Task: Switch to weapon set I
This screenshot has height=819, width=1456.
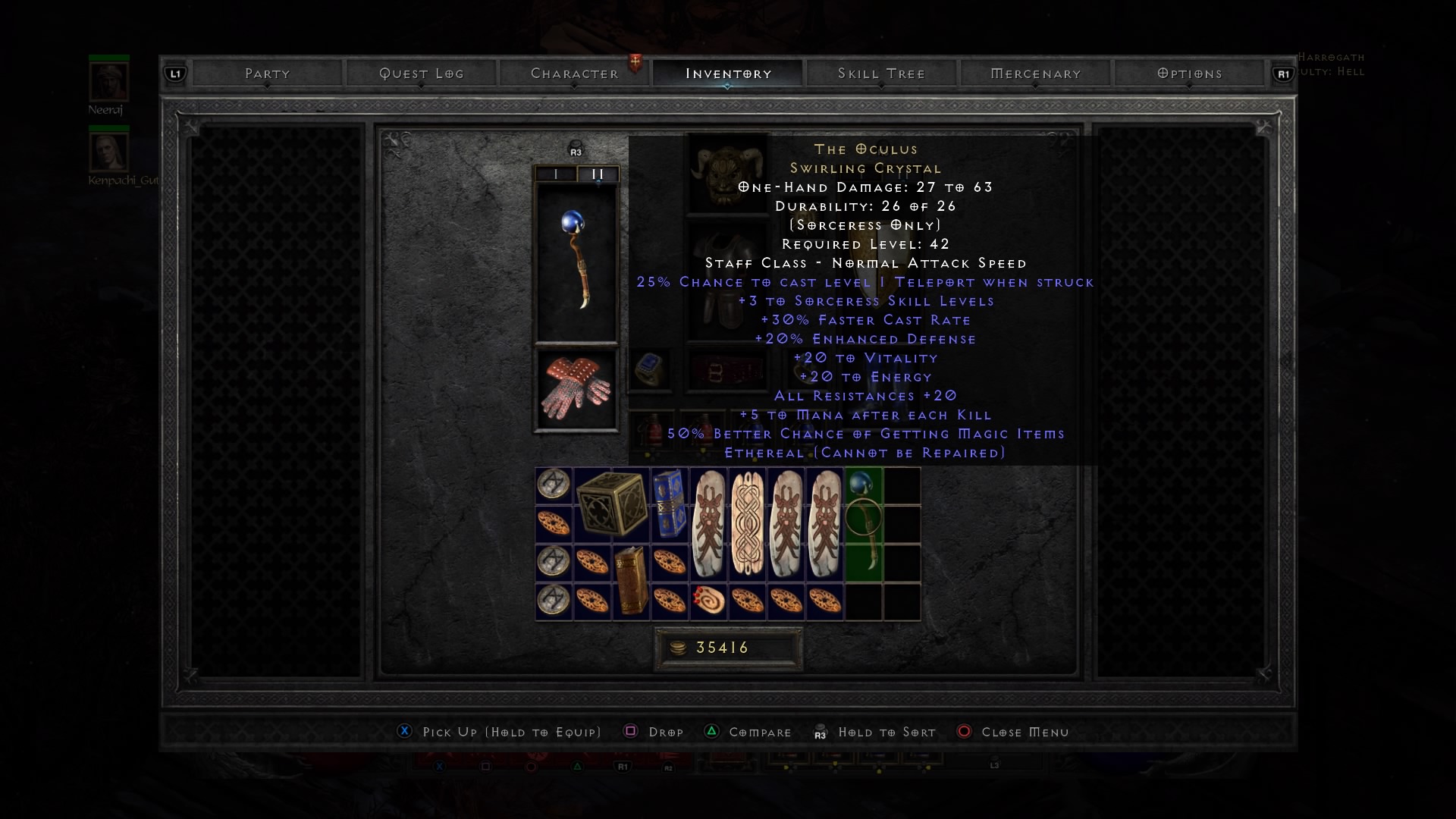Action: (x=556, y=174)
